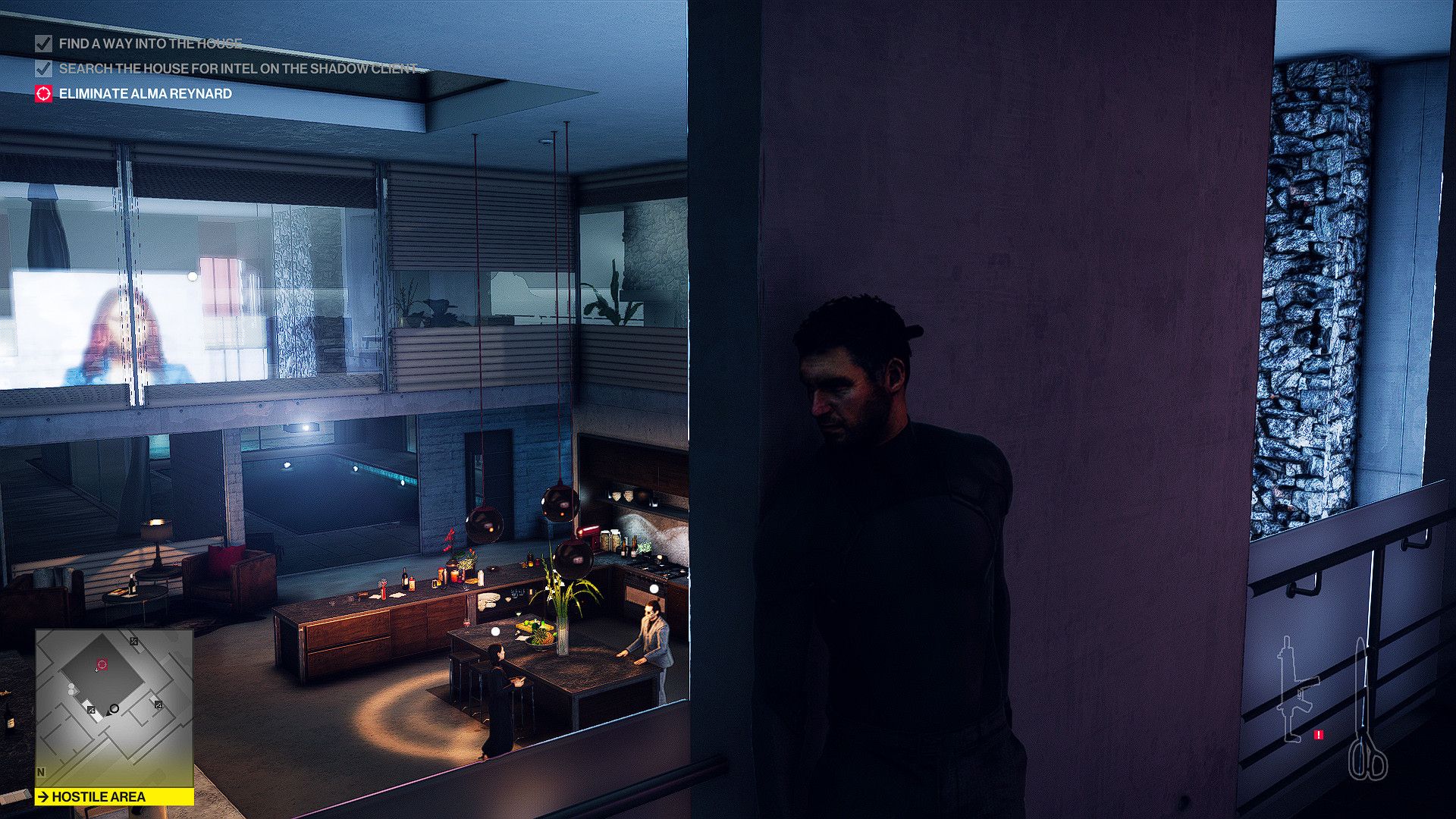The width and height of the screenshot is (1456, 819).
Task: Toggle the checkmark for FIND A WAY INTO THE HOUSE
Action: click(42, 44)
